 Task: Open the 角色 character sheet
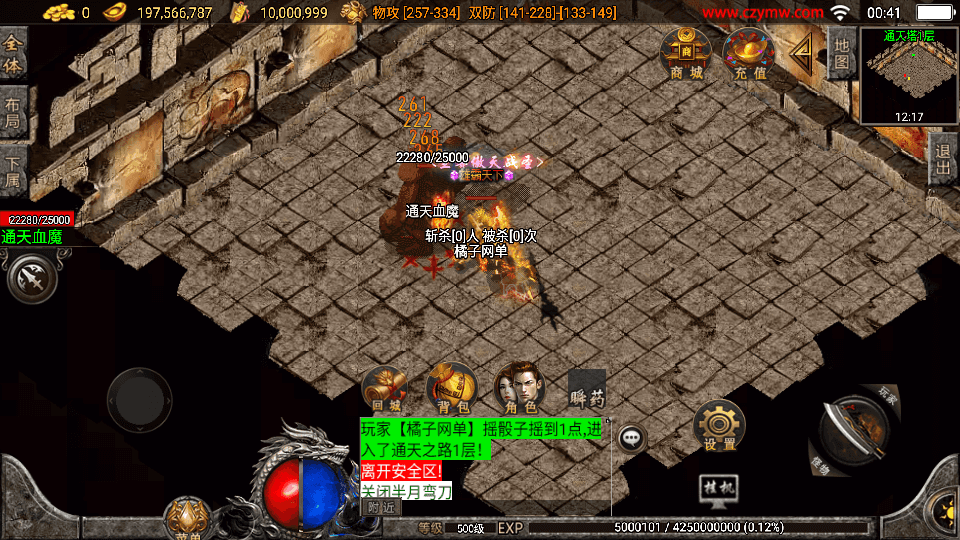[519, 388]
